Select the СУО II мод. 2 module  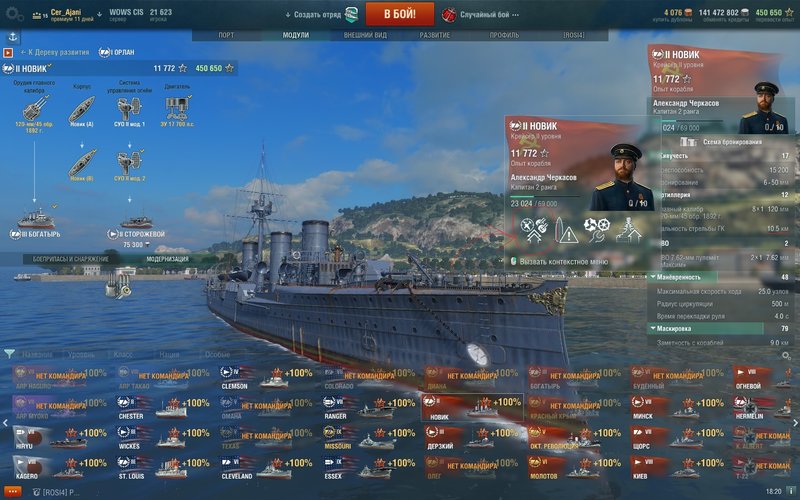[x=129, y=162]
